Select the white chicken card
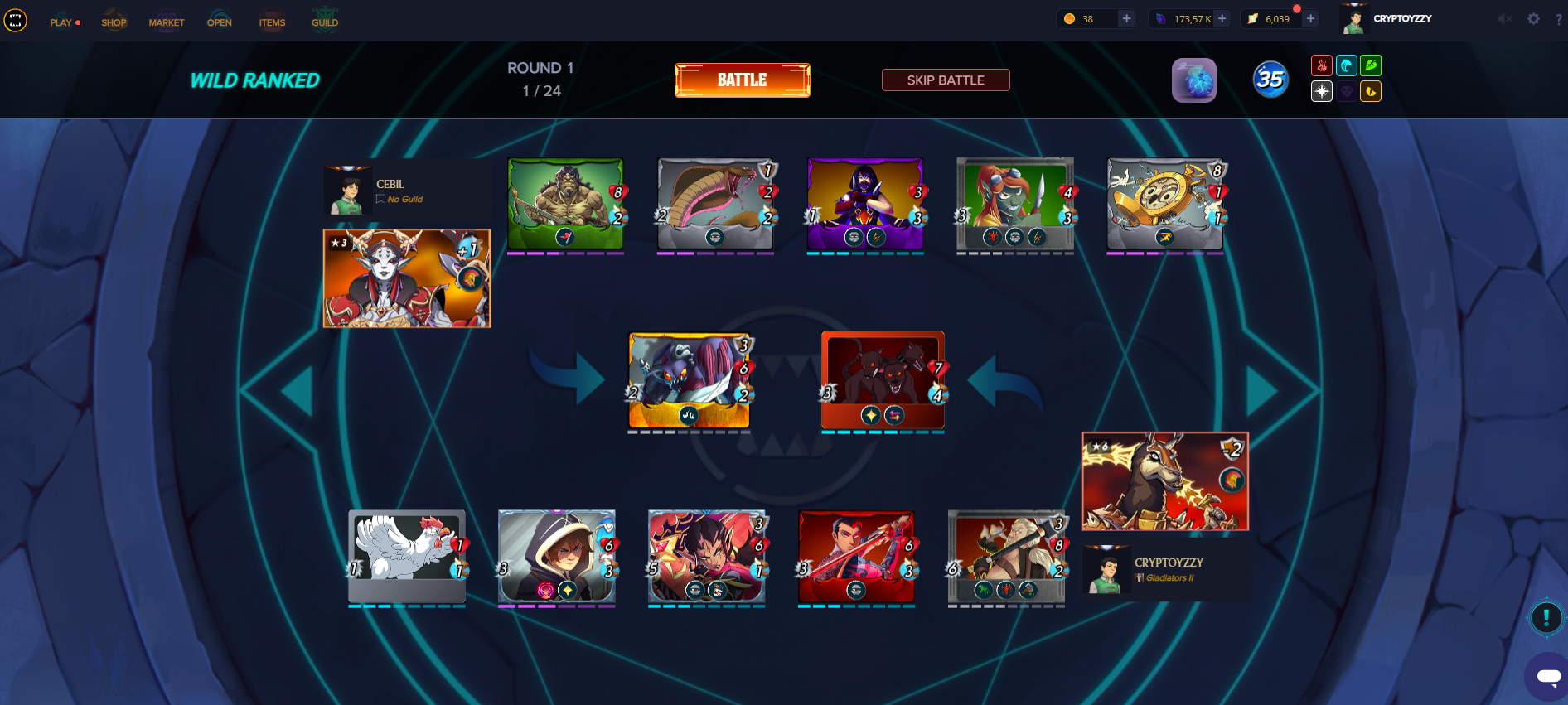The height and width of the screenshot is (705, 1568). [x=406, y=556]
